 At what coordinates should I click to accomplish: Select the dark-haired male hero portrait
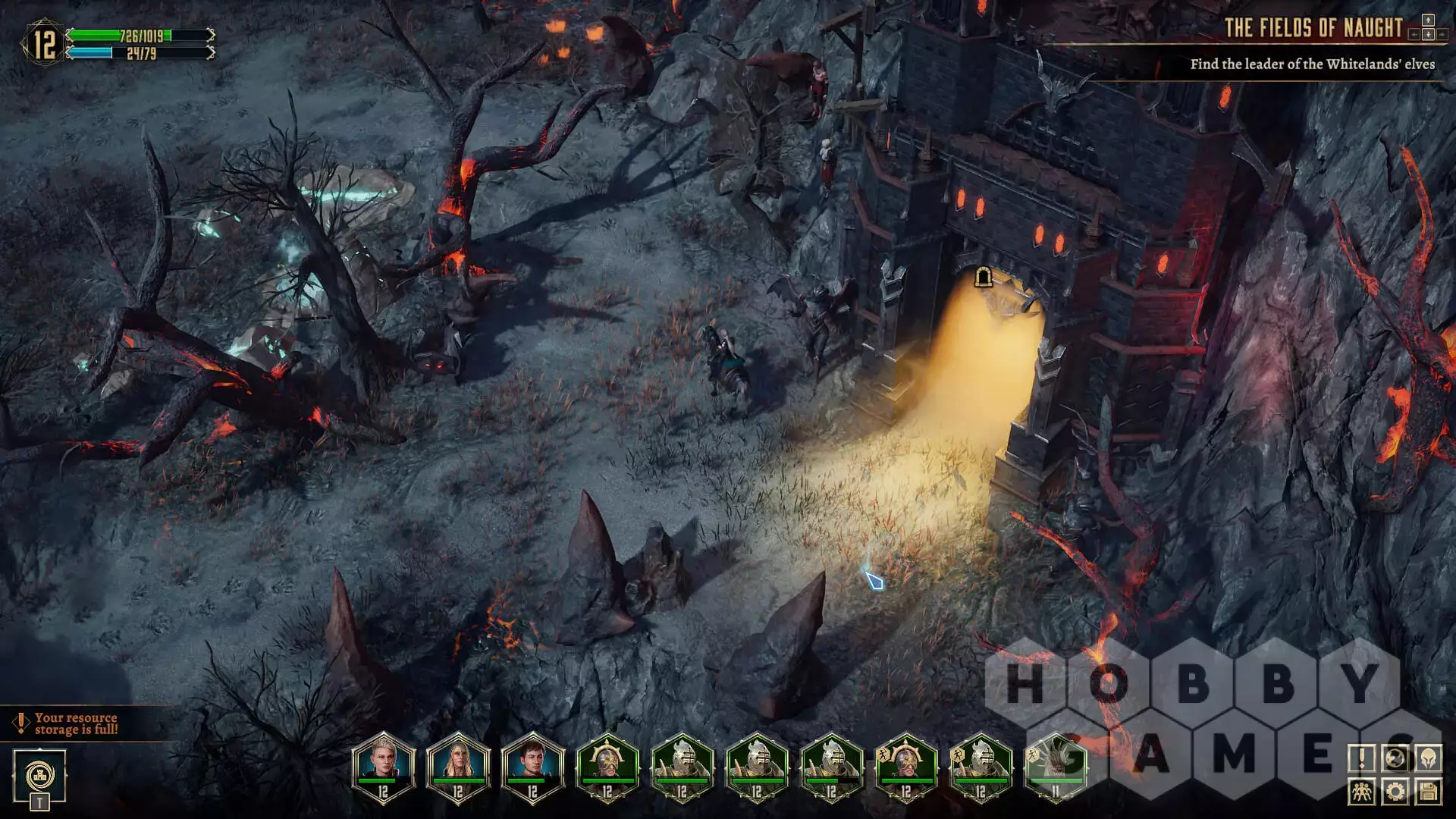(x=532, y=766)
